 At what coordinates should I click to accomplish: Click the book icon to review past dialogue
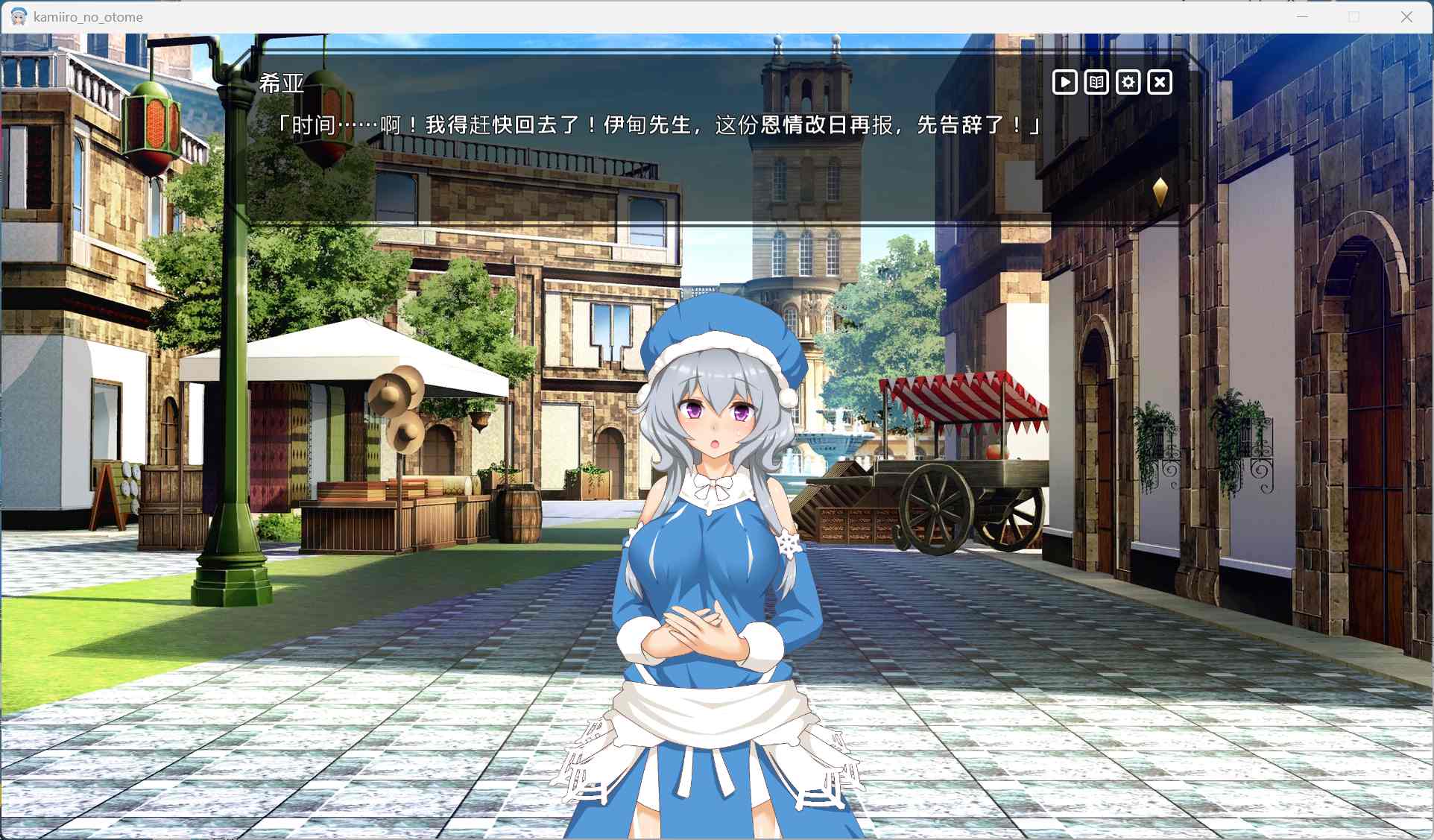tap(1096, 82)
